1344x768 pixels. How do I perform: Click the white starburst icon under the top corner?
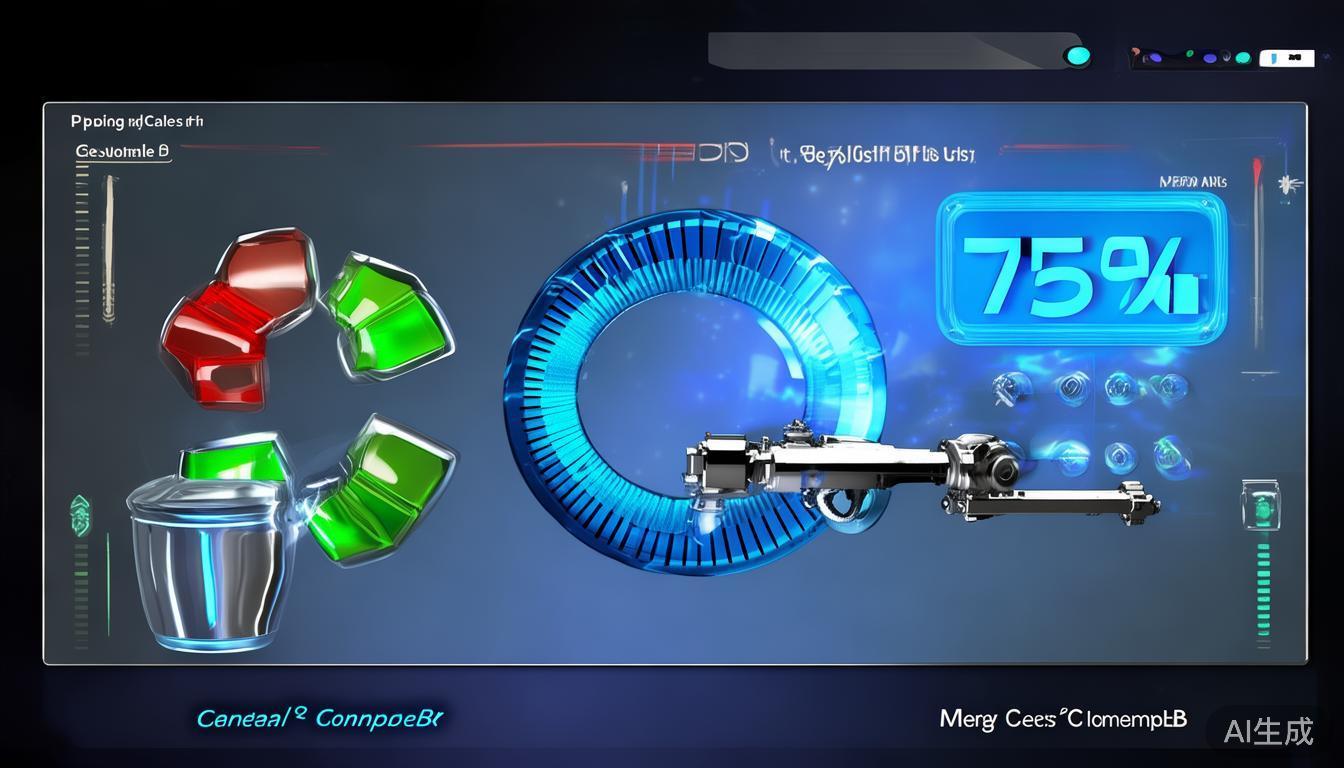[x=1286, y=185]
